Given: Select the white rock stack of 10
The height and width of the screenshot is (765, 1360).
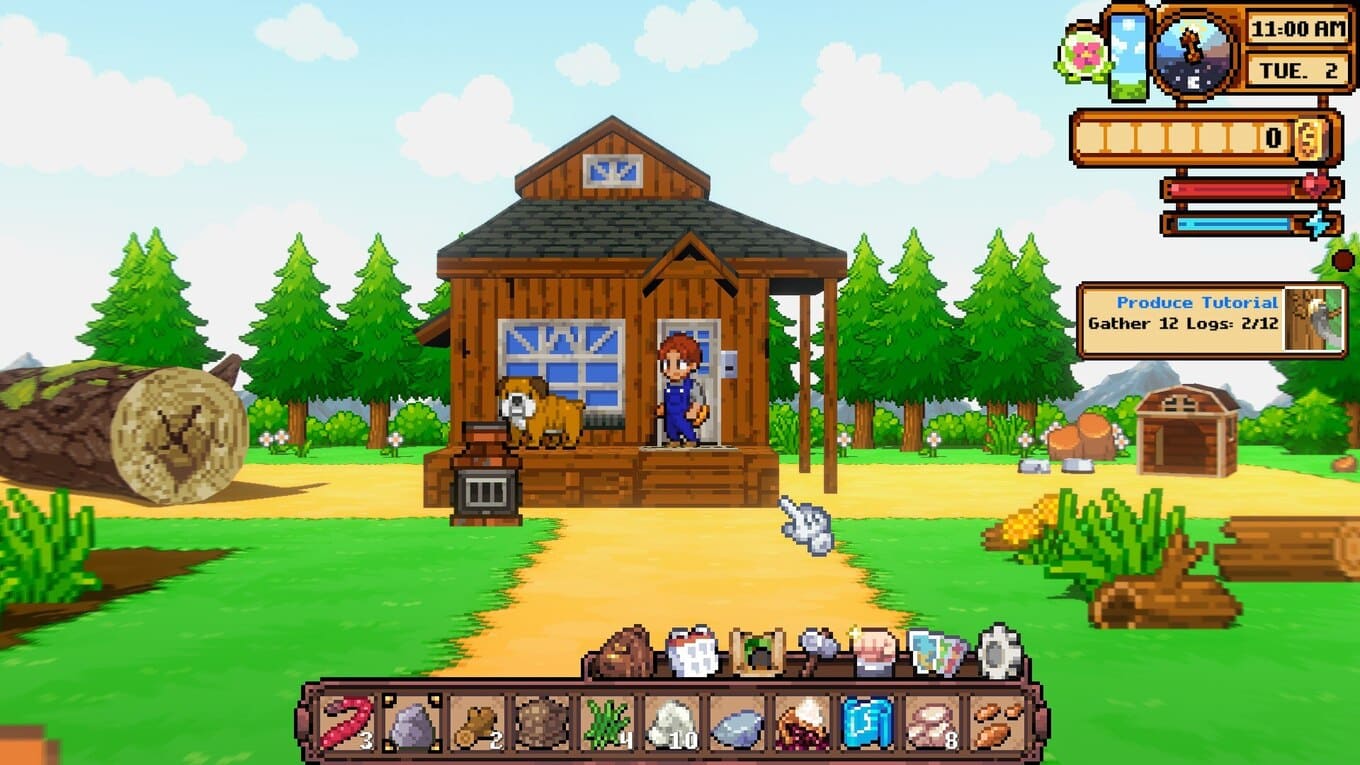Looking at the screenshot, I should (x=671, y=723).
